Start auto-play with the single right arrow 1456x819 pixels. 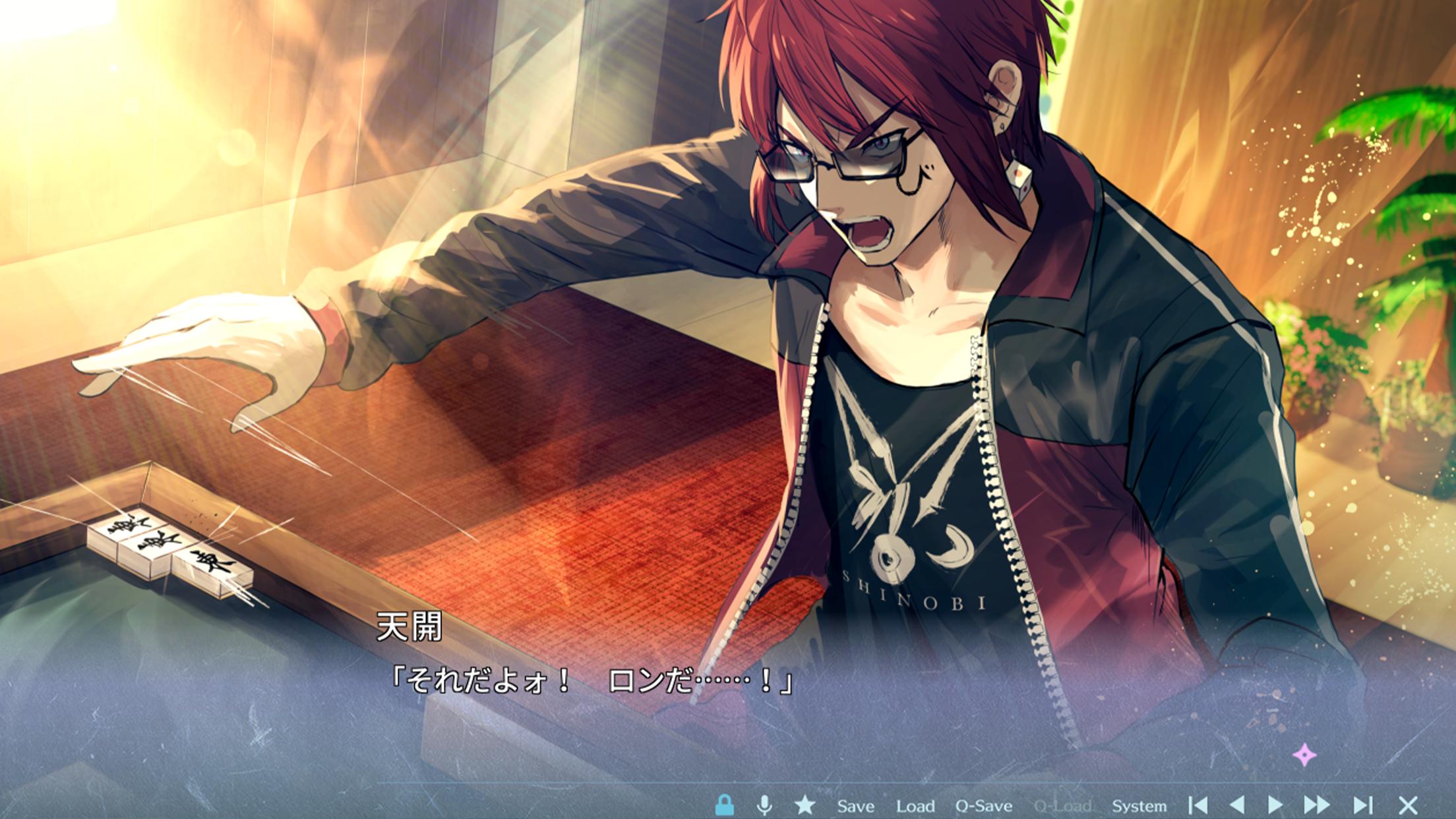pyautogui.click(x=1275, y=805)
